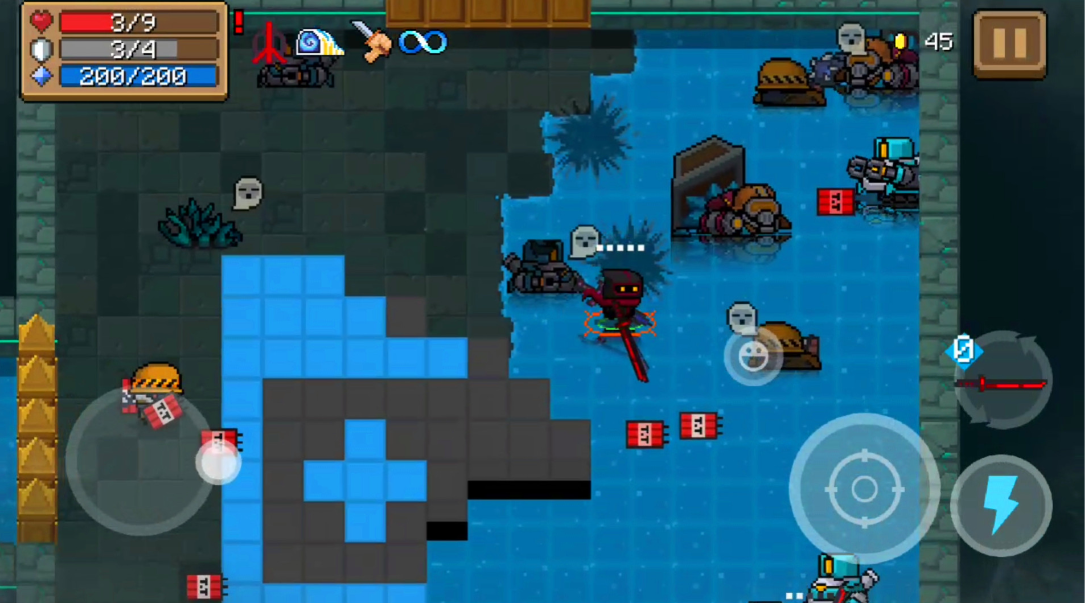
Task: Tap the crosshair attack button
Action: (x=864, y=488)
